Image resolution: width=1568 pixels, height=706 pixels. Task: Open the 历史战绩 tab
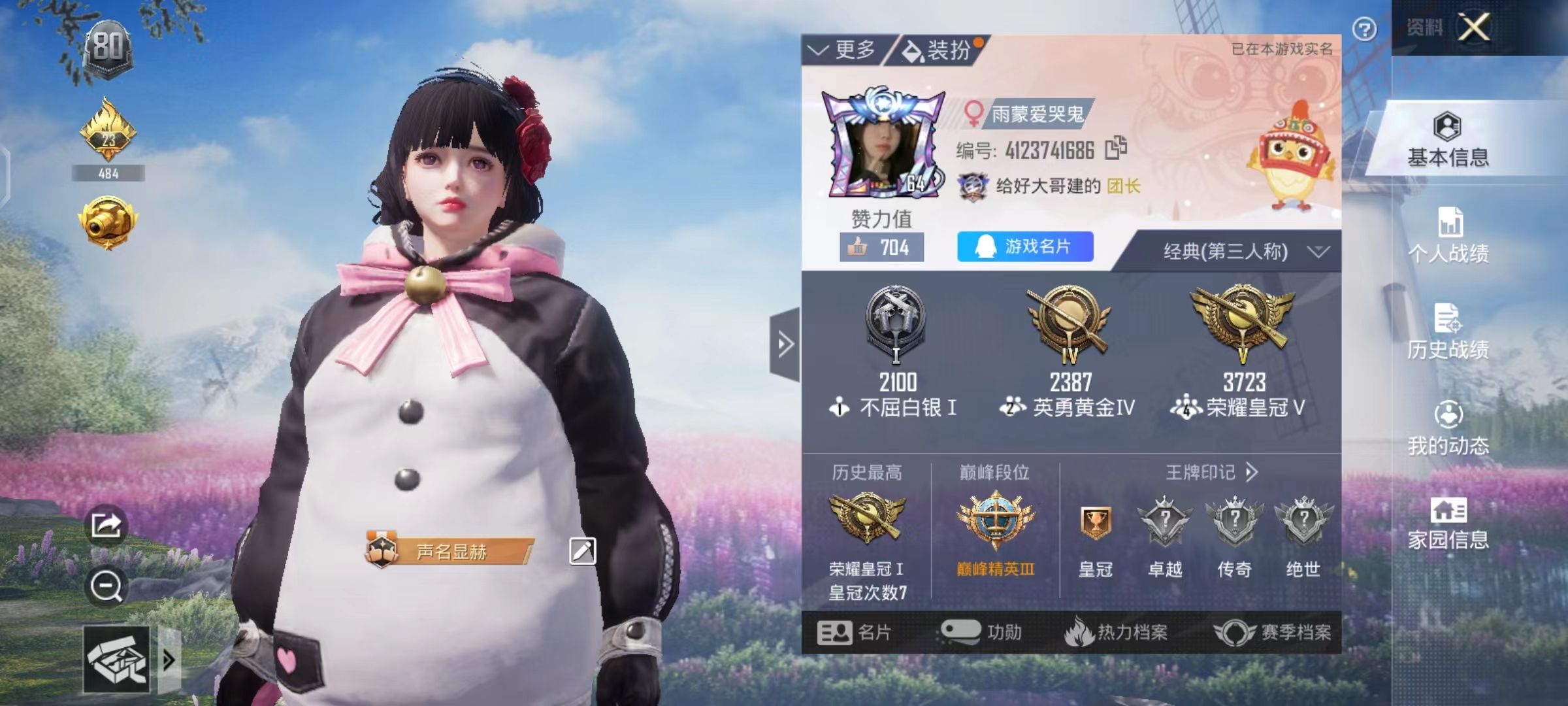[x=1448, y=332]
